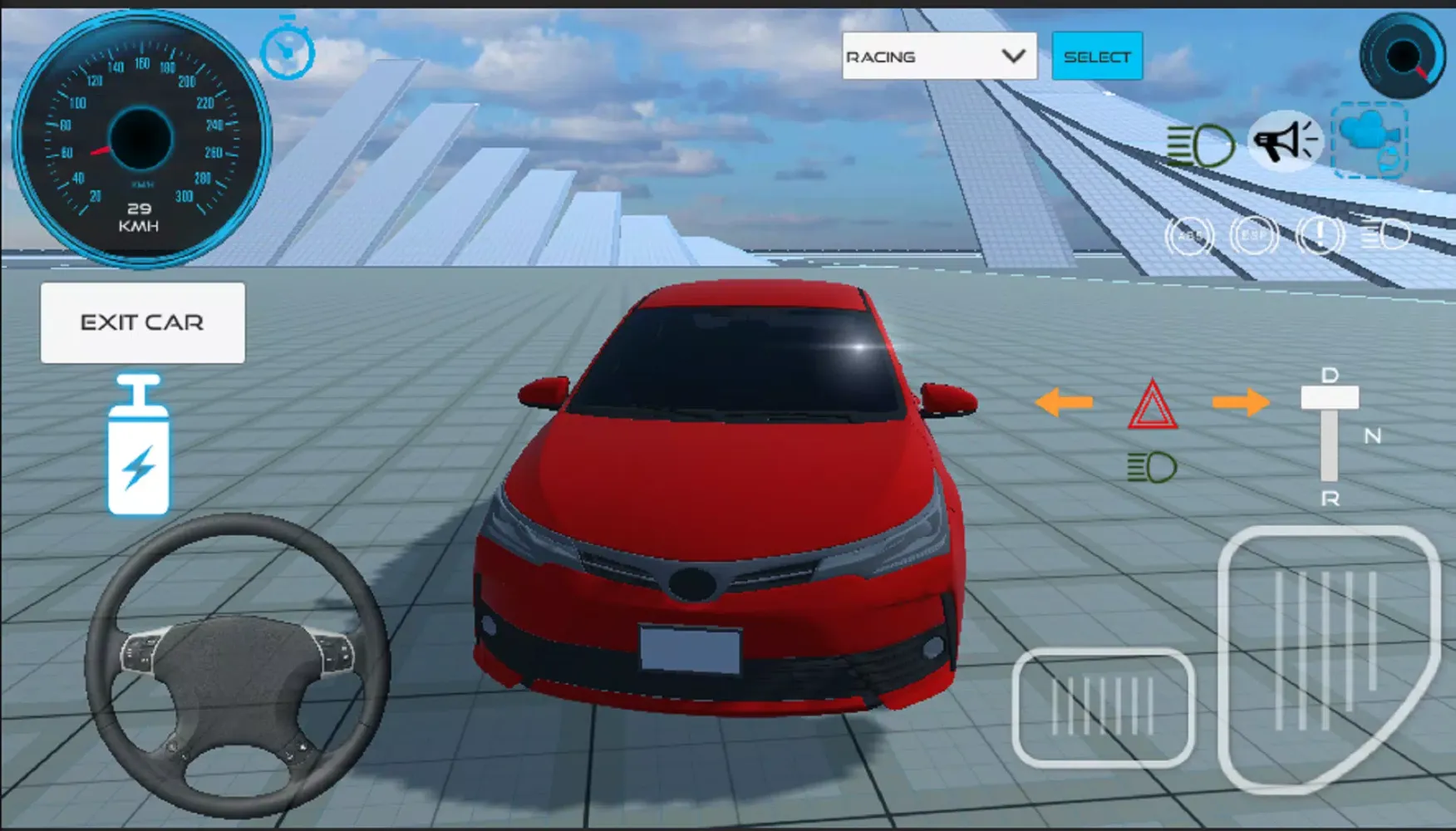
Task: Set the gear lever to N
Action: [x=1372, y=435]
